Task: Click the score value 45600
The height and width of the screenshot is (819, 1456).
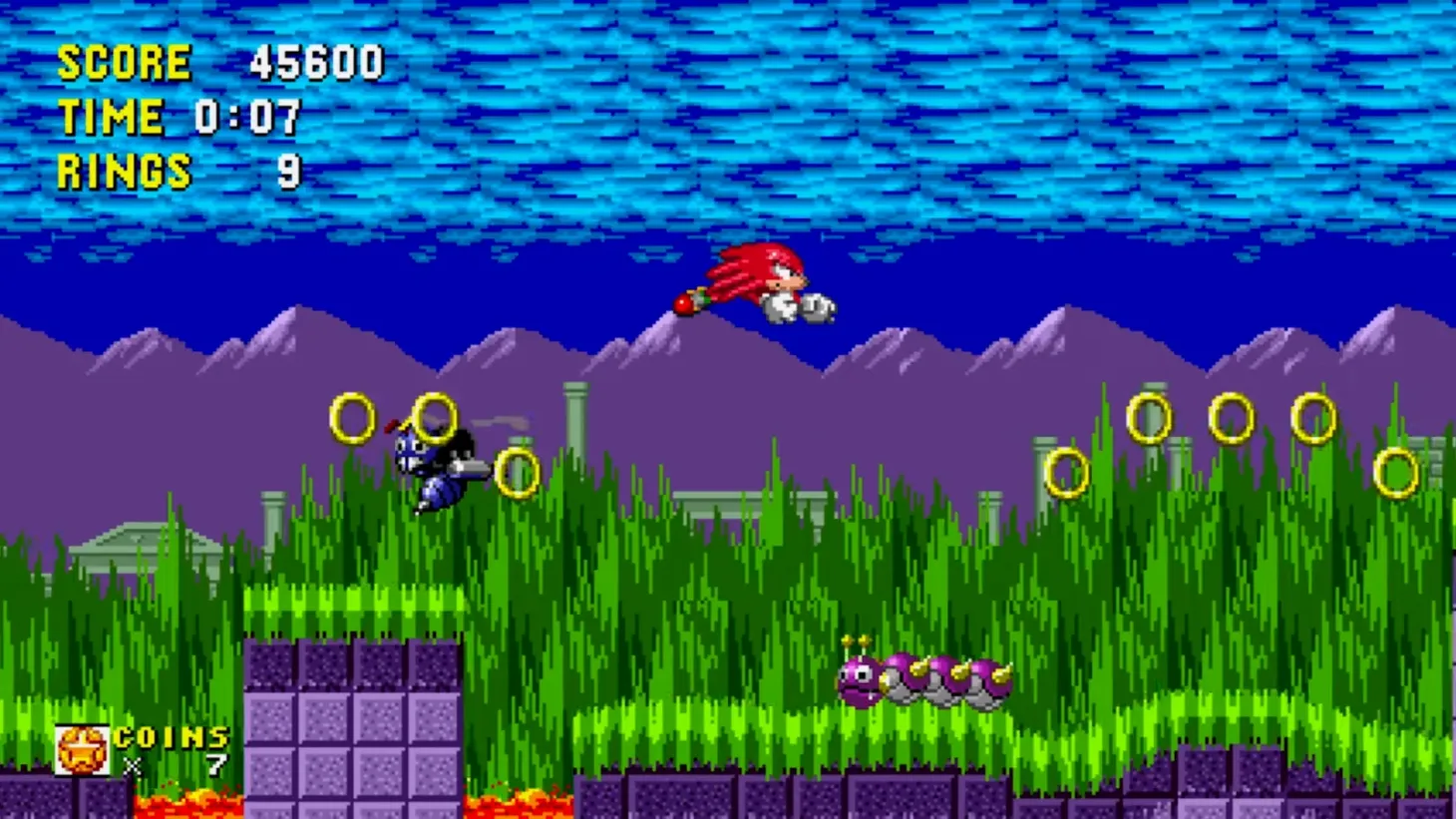Action: coord(319,62)
